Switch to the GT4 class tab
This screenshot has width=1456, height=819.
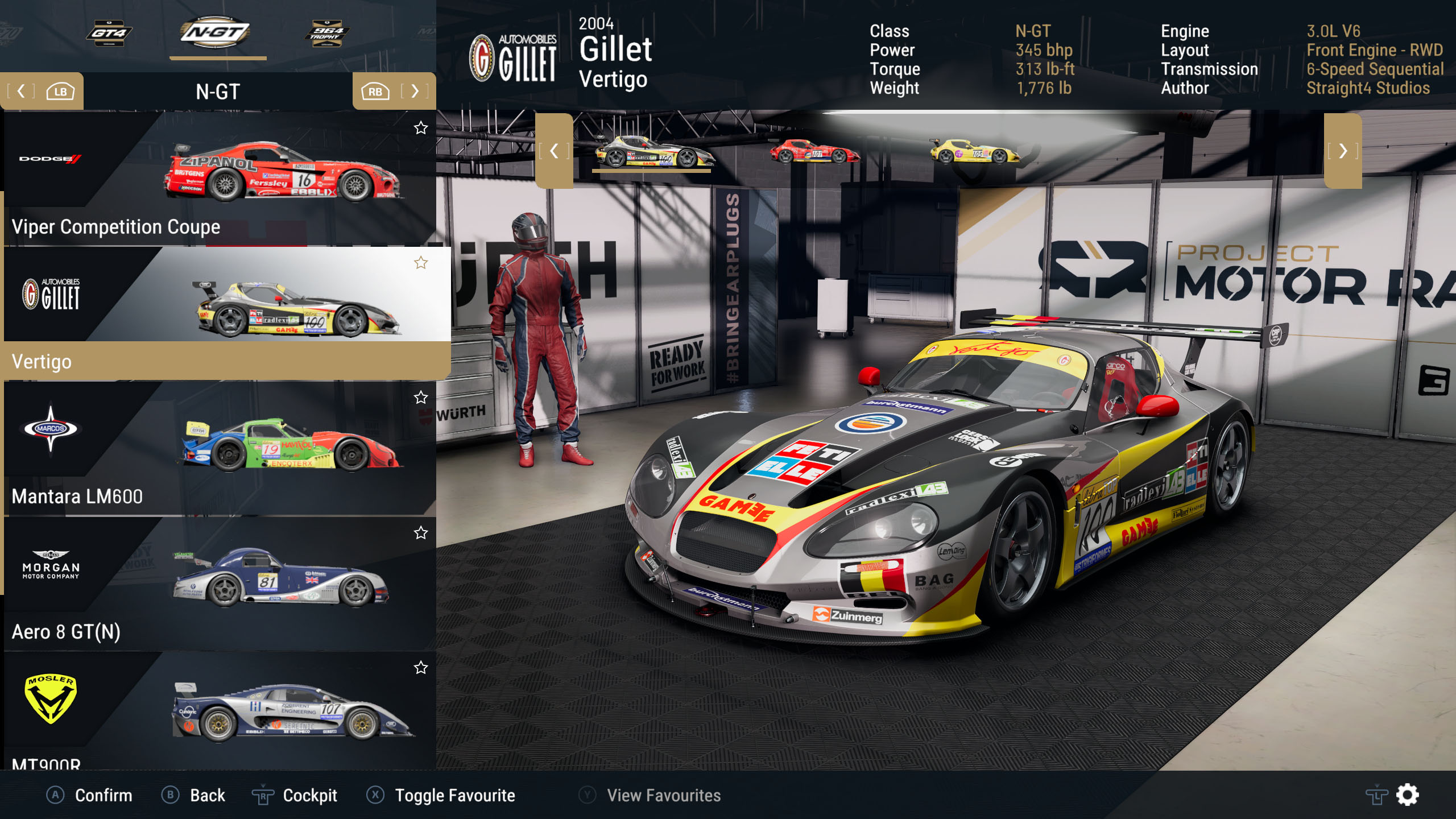point(109,33)
